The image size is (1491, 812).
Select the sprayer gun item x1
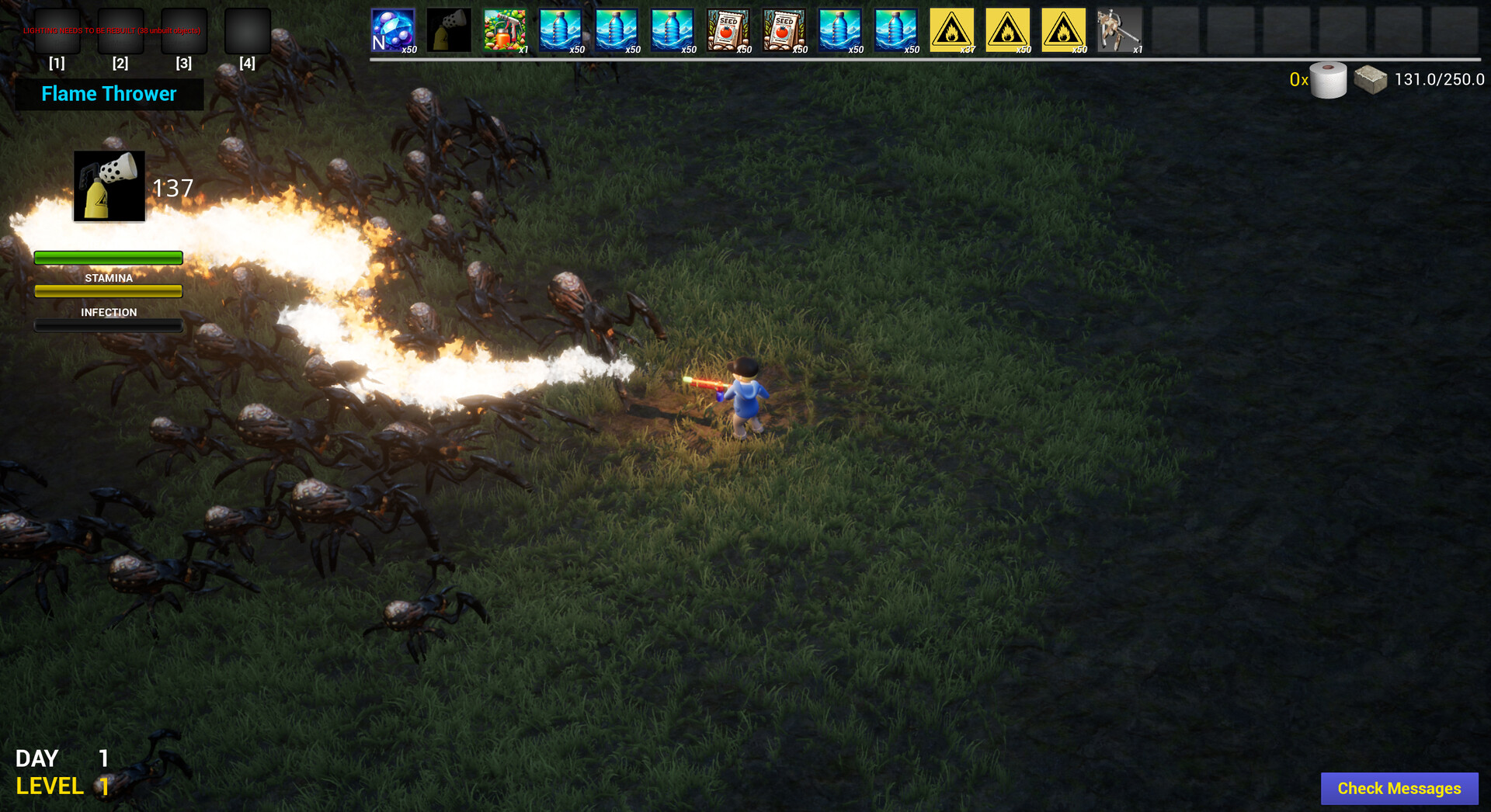(x=1121, y=29)
